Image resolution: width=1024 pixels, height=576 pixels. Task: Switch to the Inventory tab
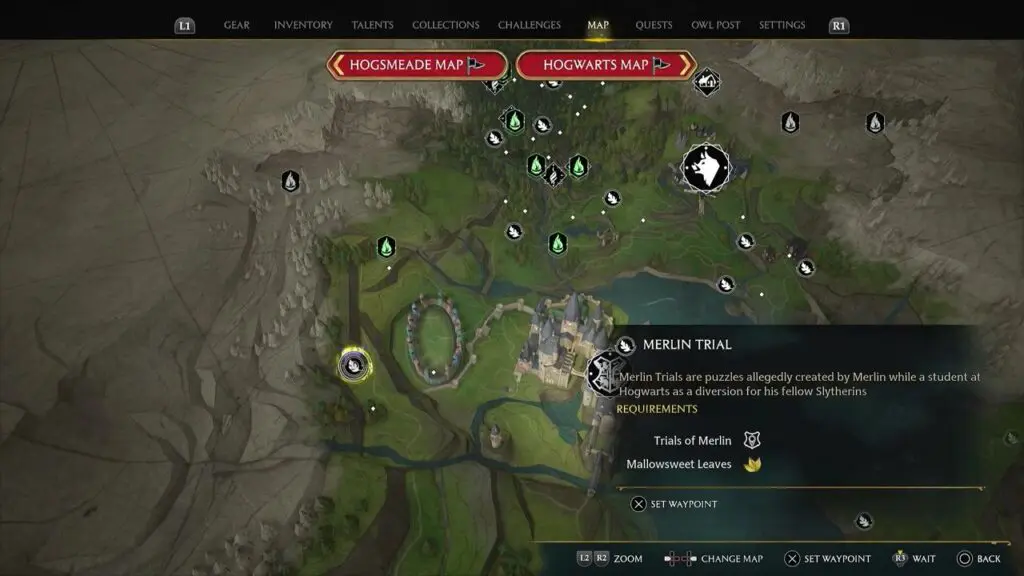(x=303, y=25)
